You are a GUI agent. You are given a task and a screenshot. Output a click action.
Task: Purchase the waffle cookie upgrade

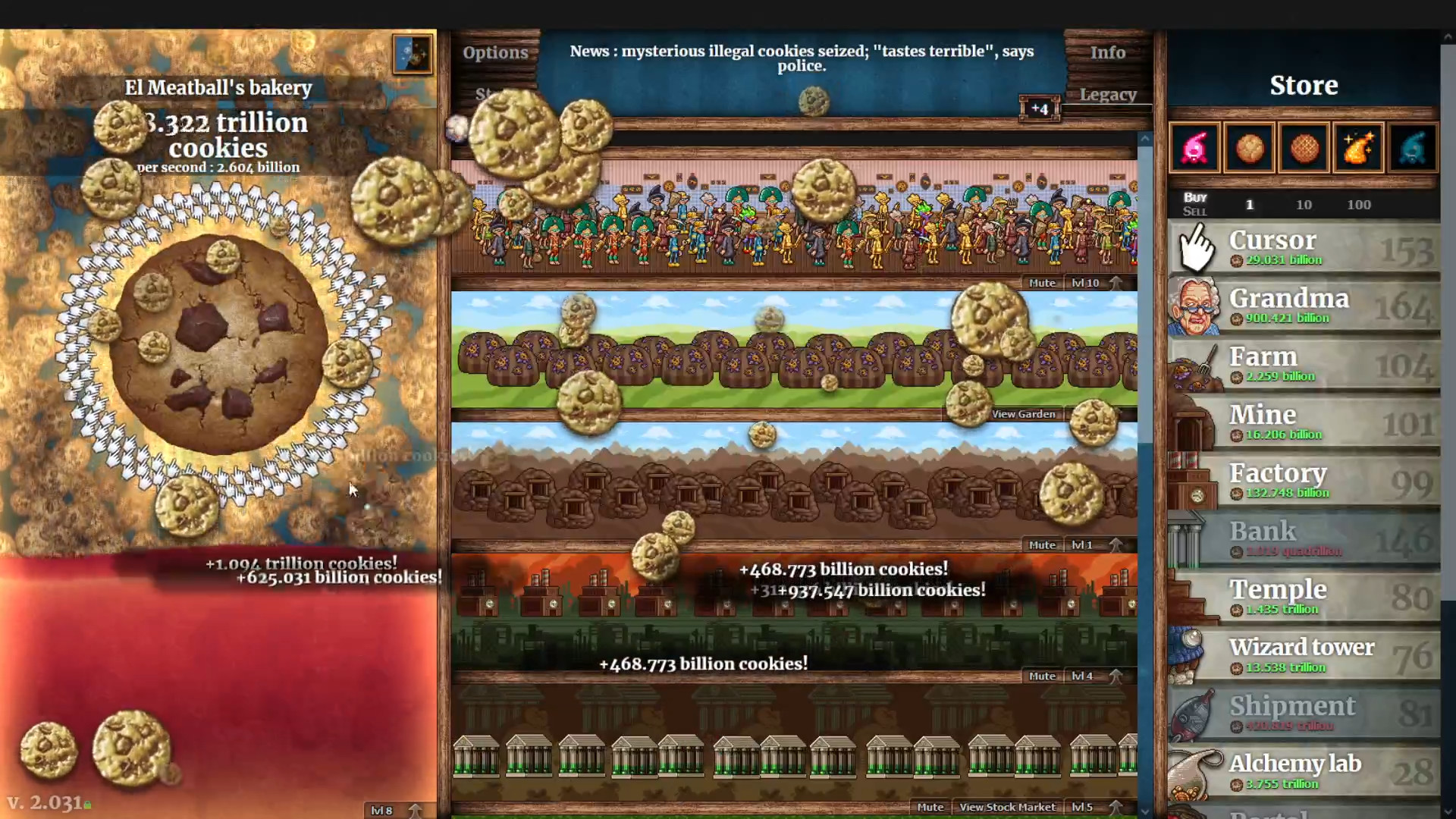[1304, 146]
